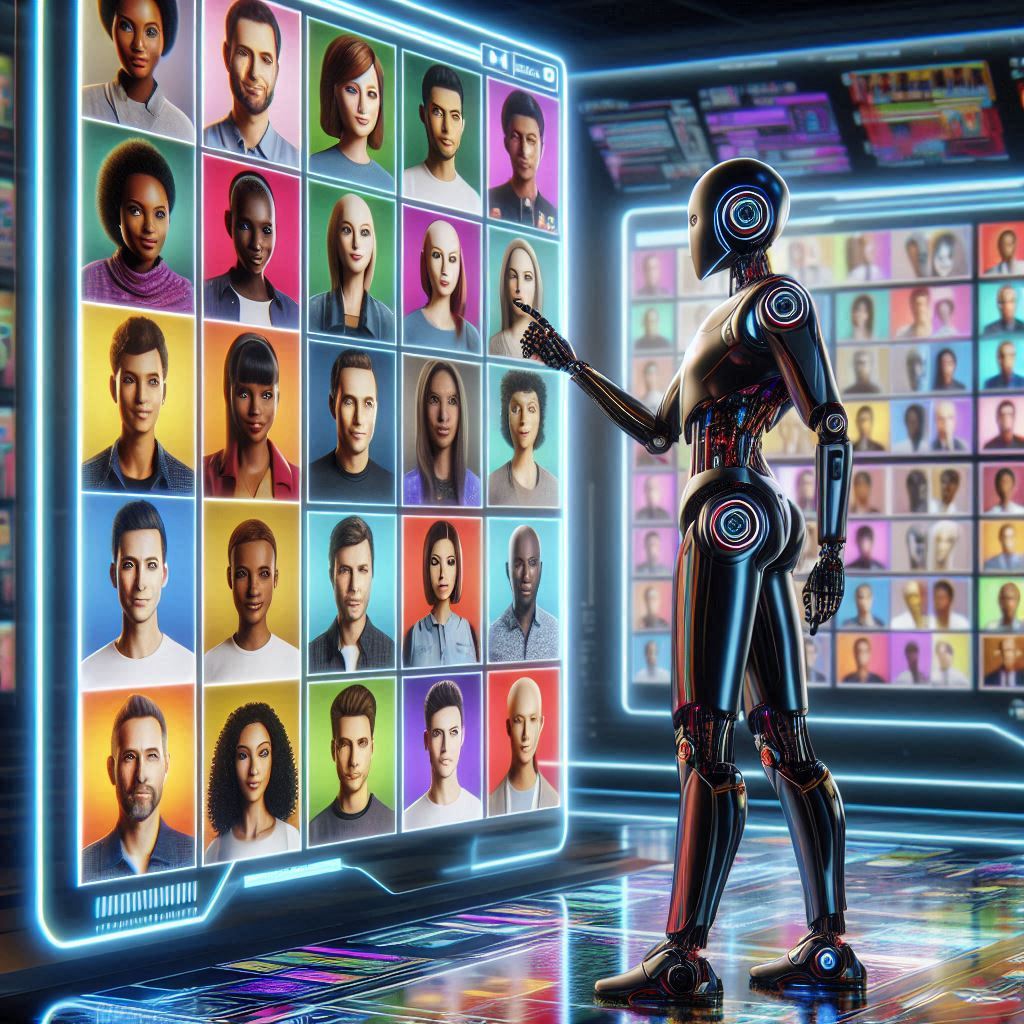Choose the bald man on cyan background
This screenshot has width=1024, height=1024.
pos(523,590)
